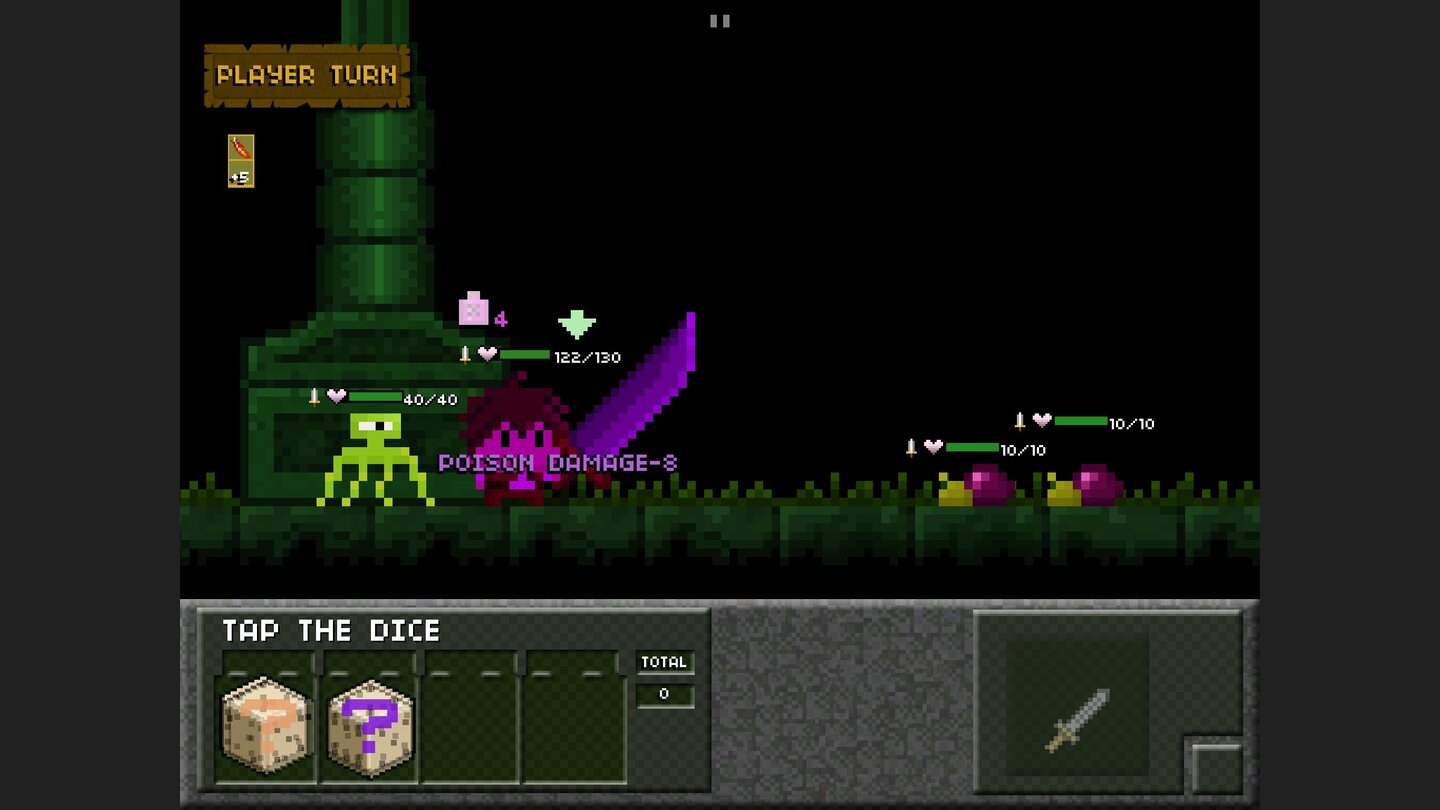The image size is (1440, 810).
Task: Click the green arrow buff above the player
Action: pyautogui.click(x=578, y=323)
